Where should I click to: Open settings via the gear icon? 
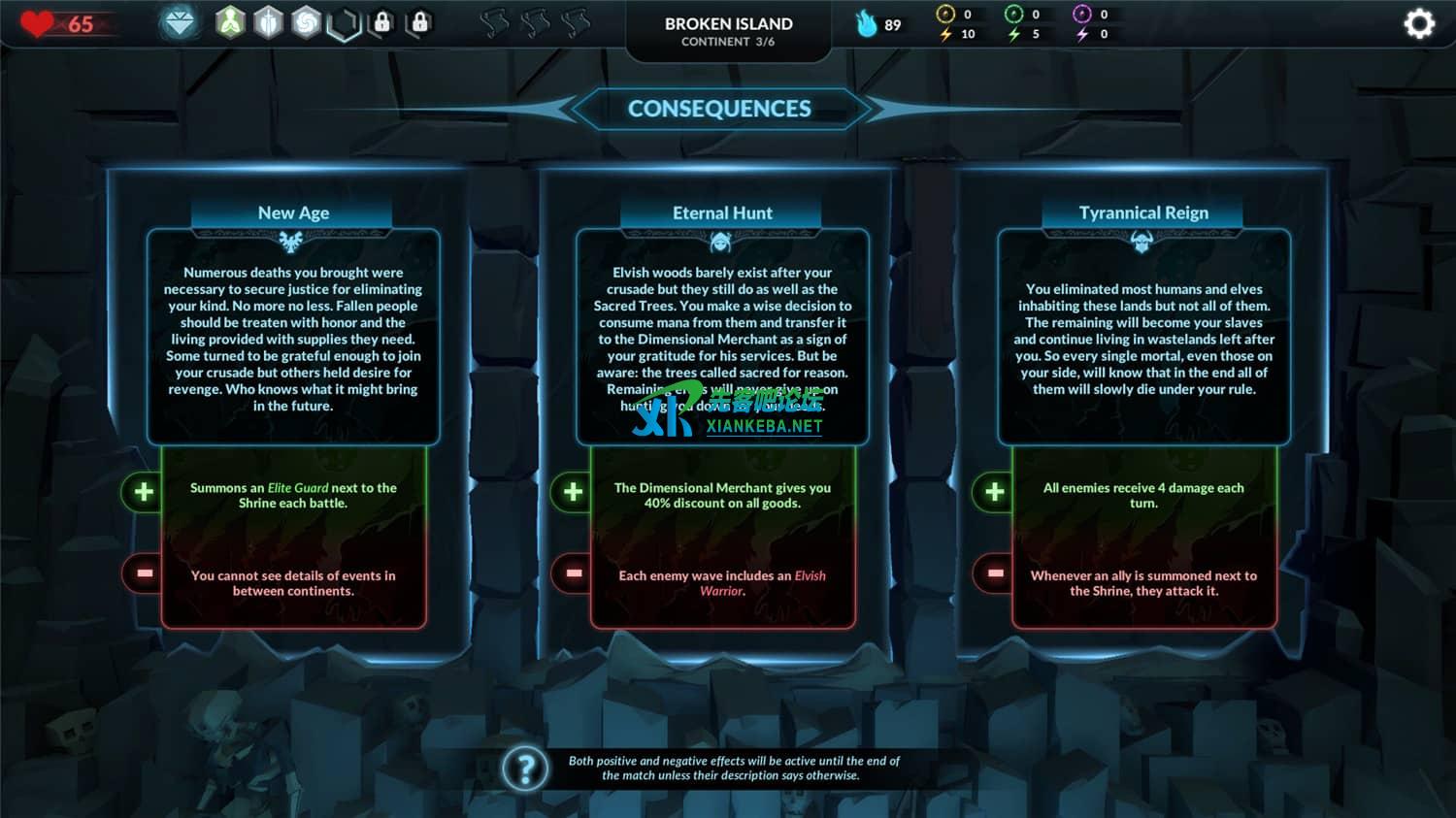(x=1420, y=21)
